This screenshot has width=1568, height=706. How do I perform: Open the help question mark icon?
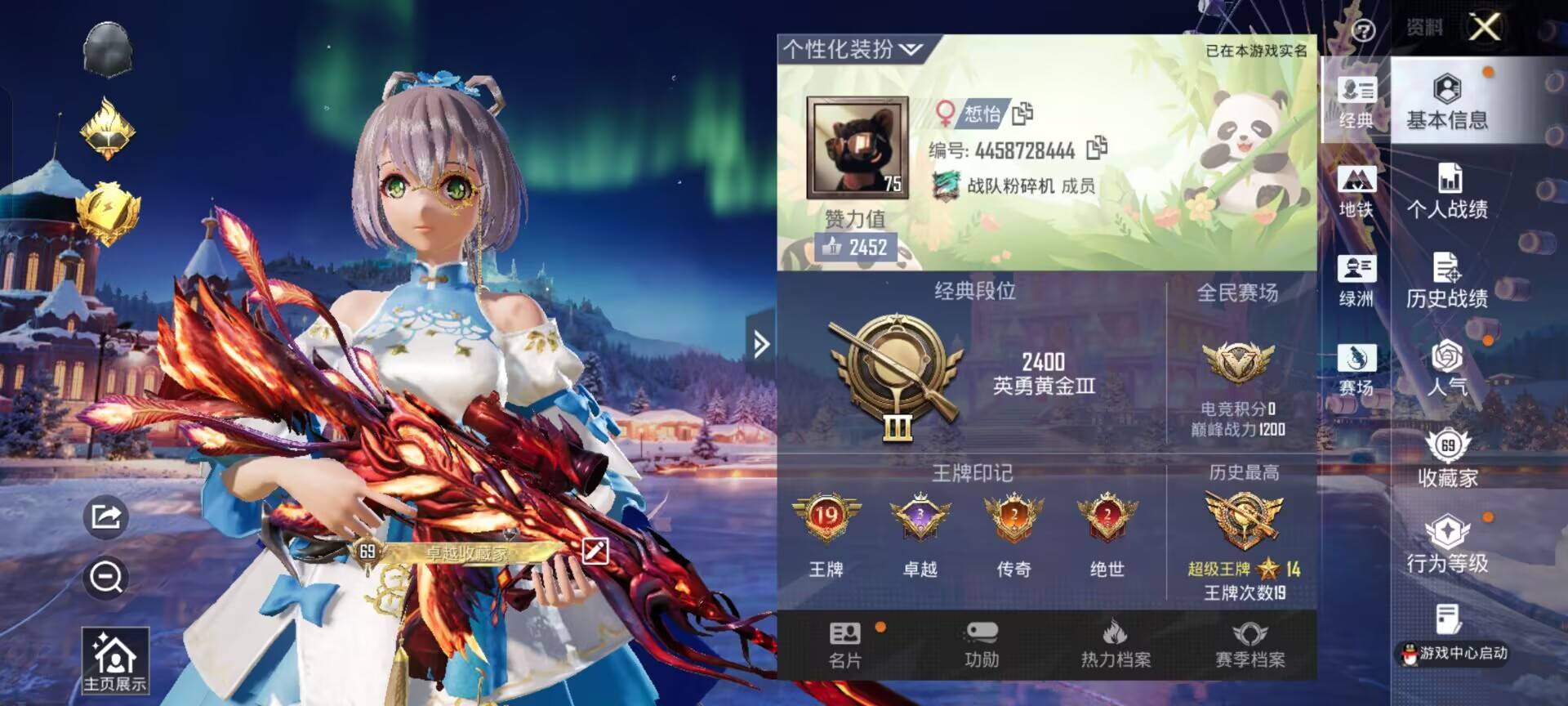1363,31
